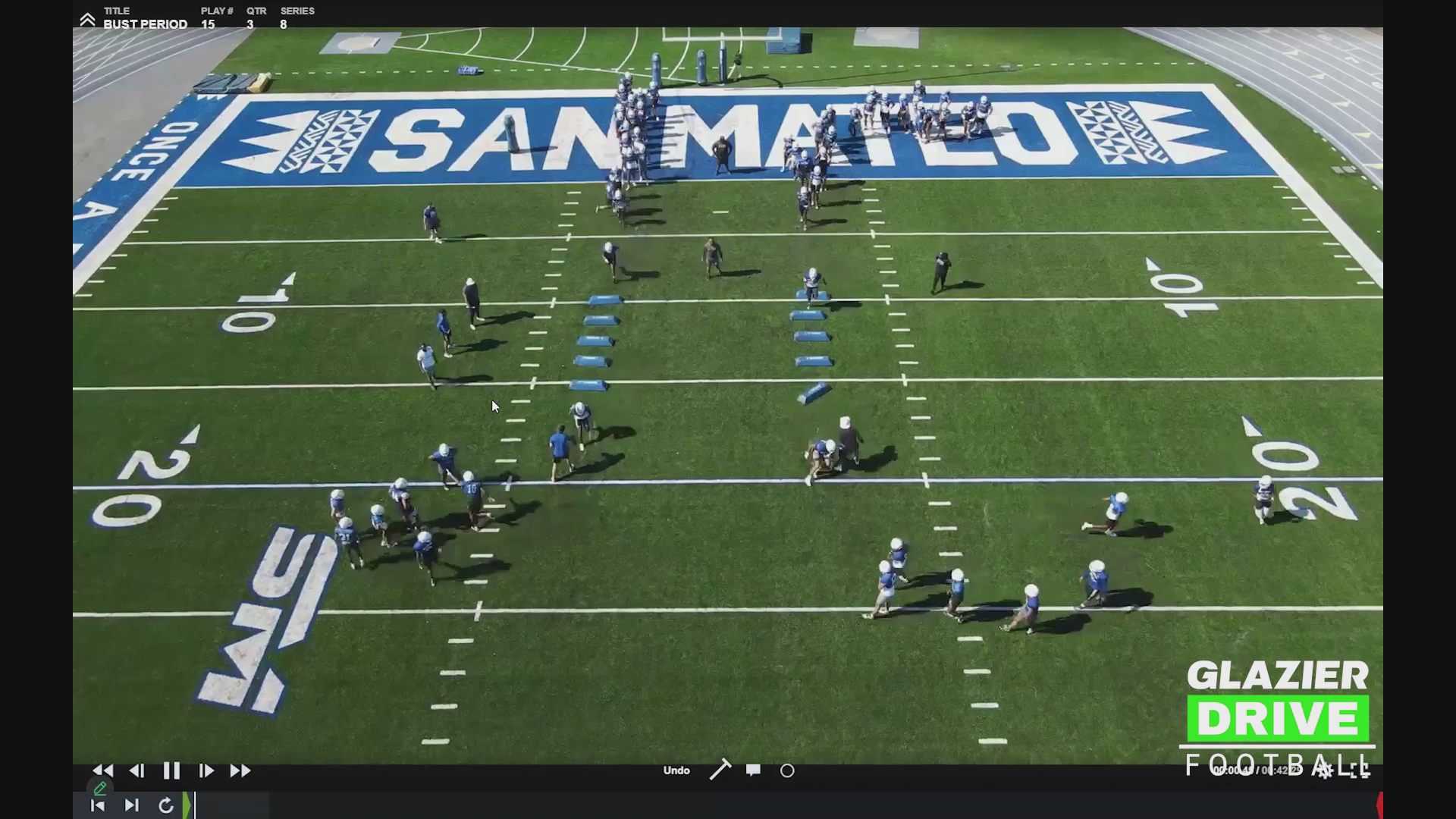Add a comment with speech bubble tool
Image resolution: width=1456 pixels, height=819 pixels.
tap(753, 770)
